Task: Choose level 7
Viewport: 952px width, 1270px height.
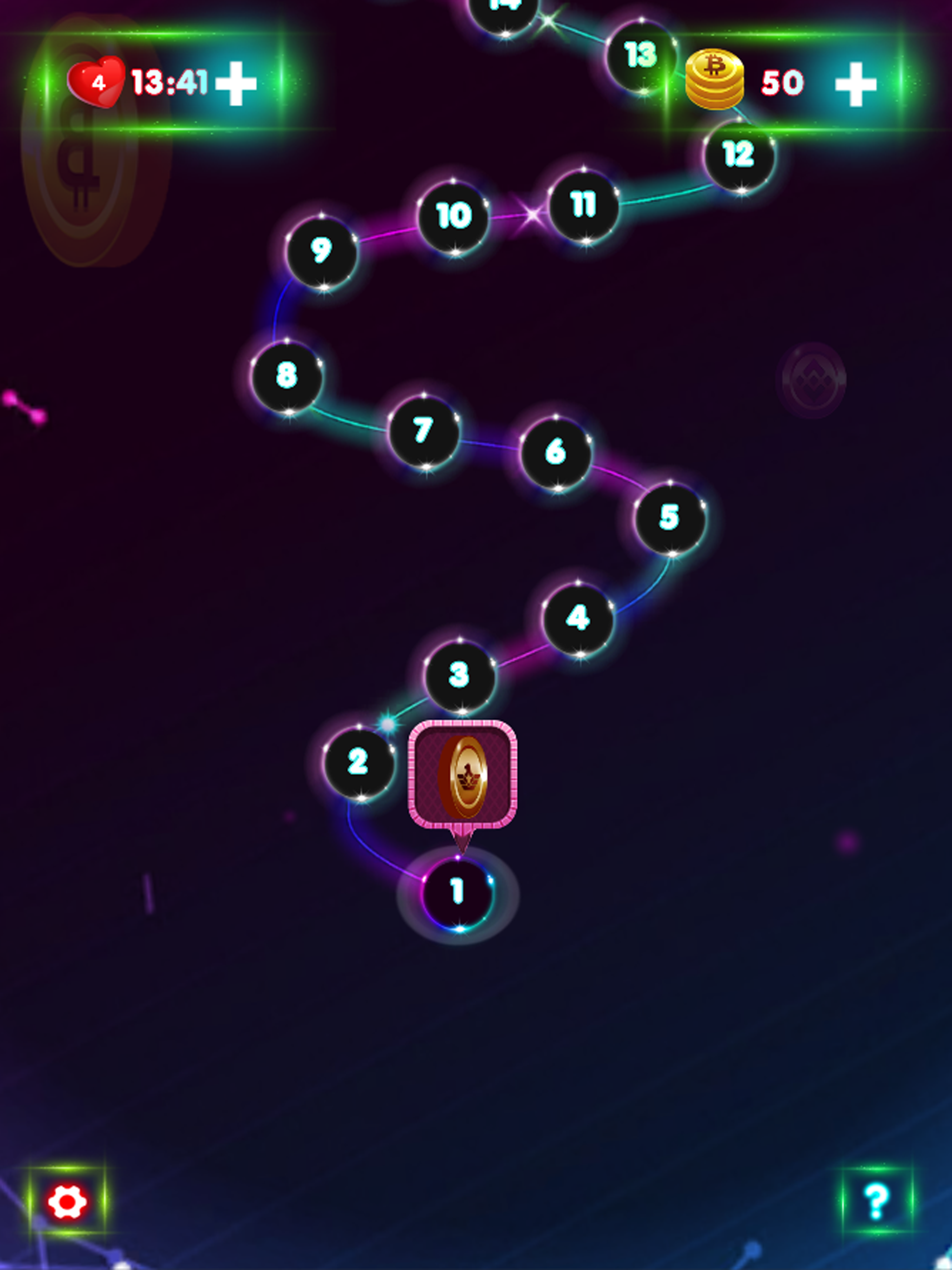Action: 423,430
